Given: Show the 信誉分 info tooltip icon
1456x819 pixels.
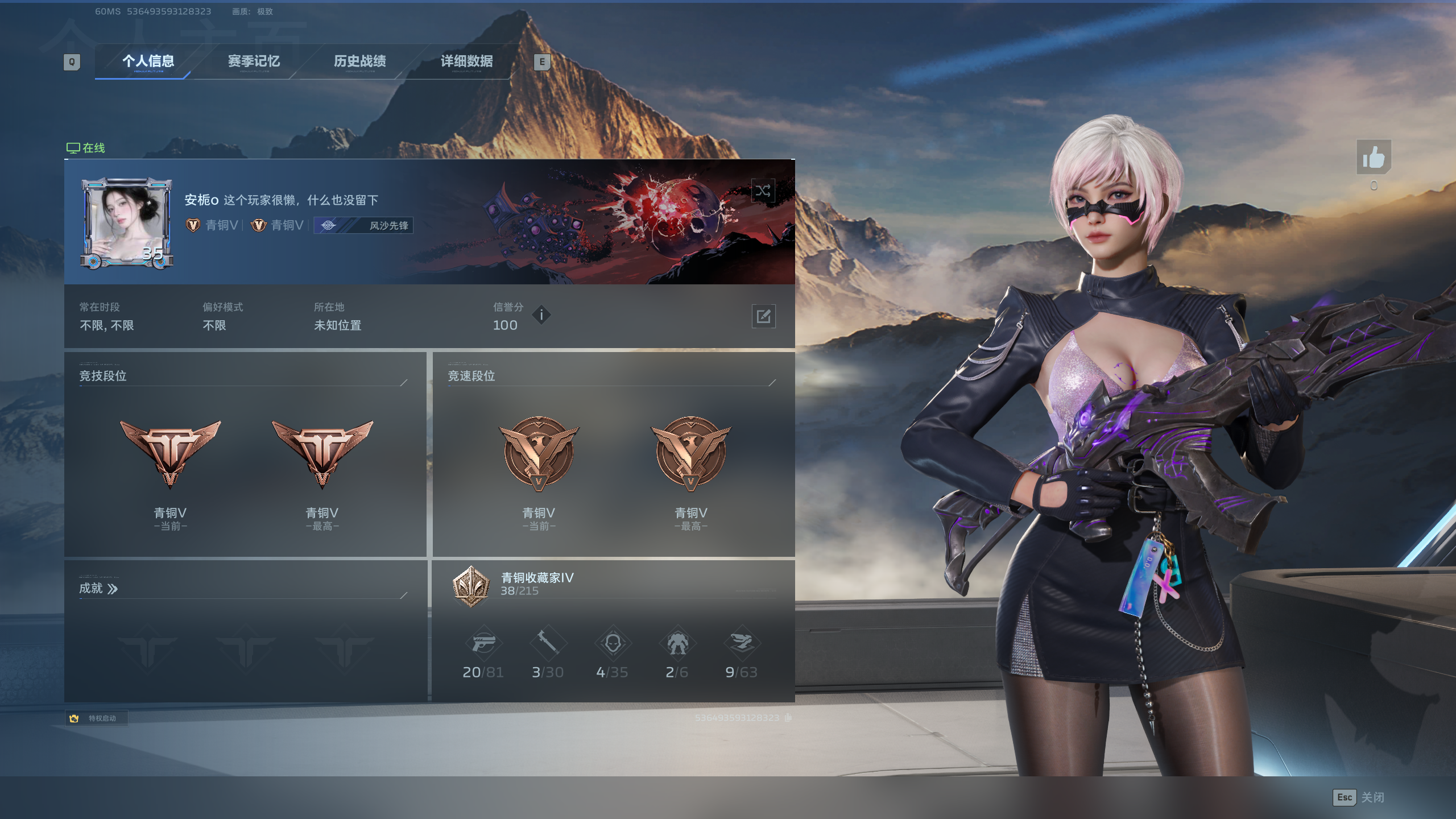Looking at the screenshot, I should 541,315.
